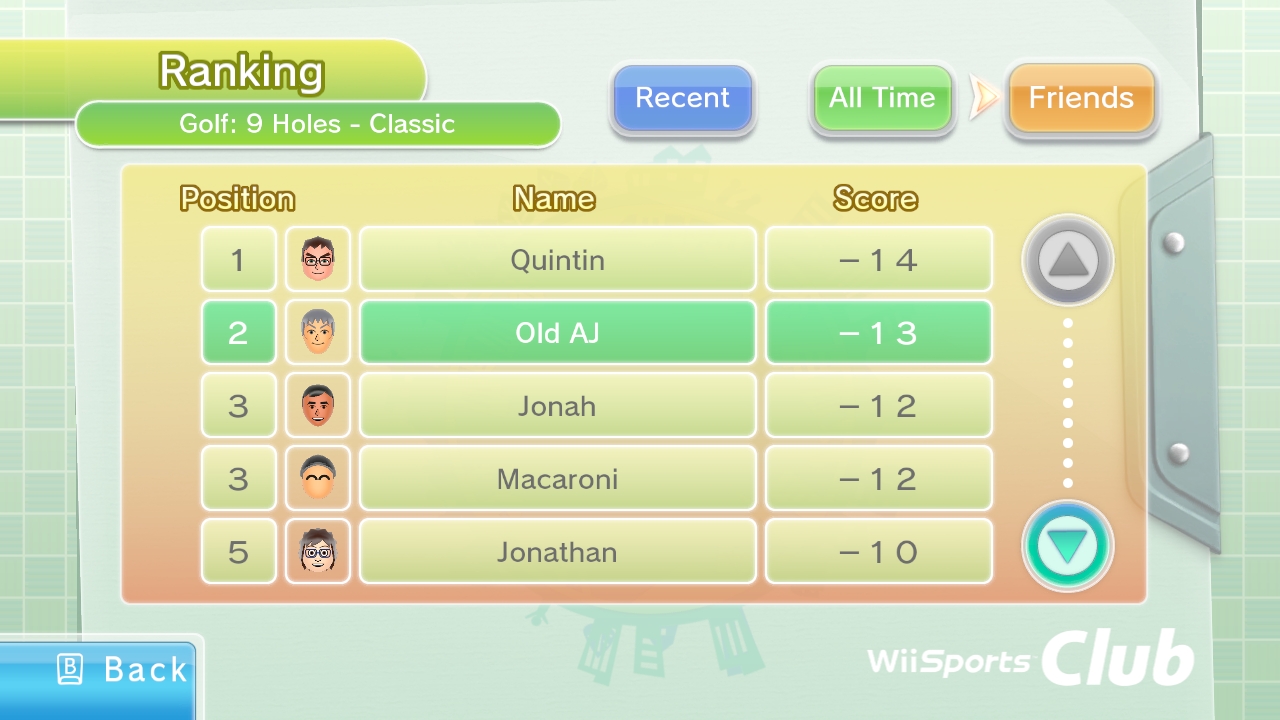The width and height of the screenshot is (1280, 720).
Task: Show the All Time rankings
Action: click(x=882, y=98)
